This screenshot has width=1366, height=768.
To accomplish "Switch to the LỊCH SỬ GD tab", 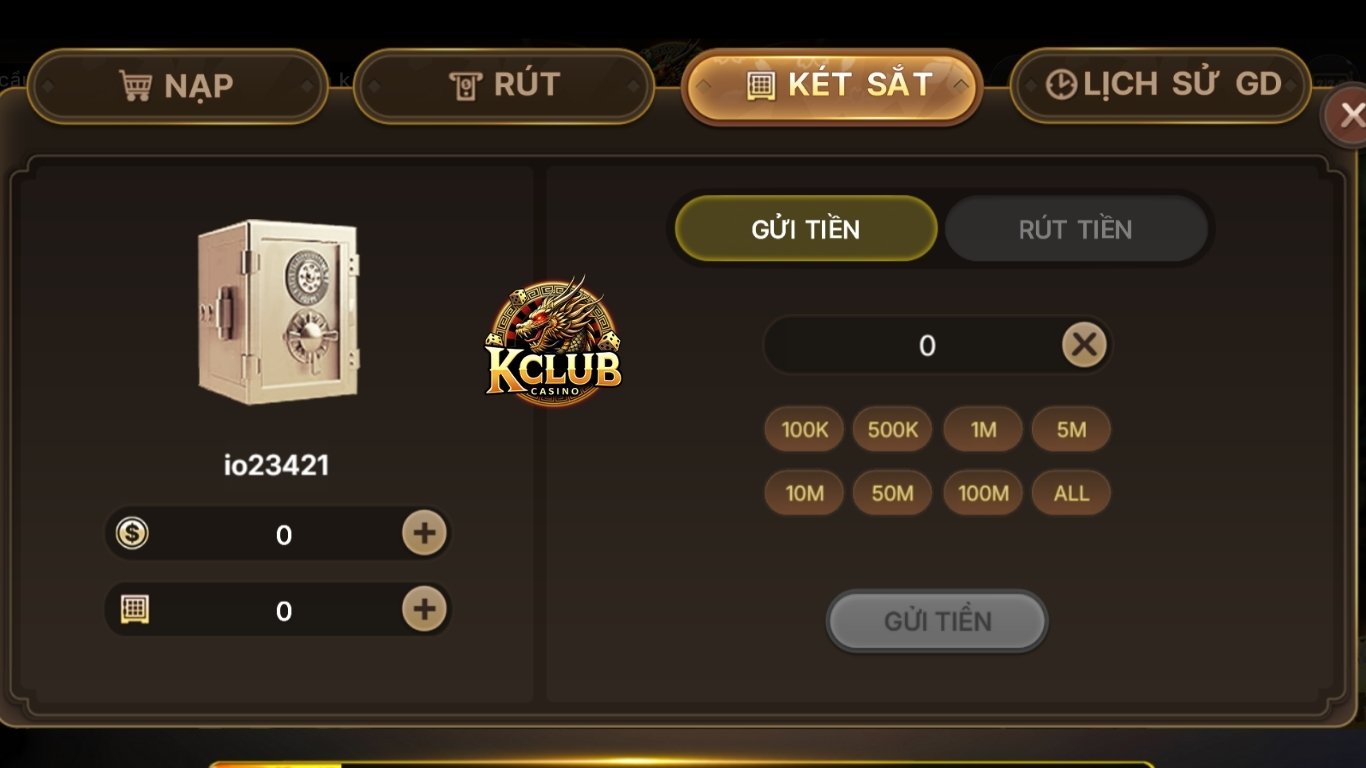I will 1159,84.
